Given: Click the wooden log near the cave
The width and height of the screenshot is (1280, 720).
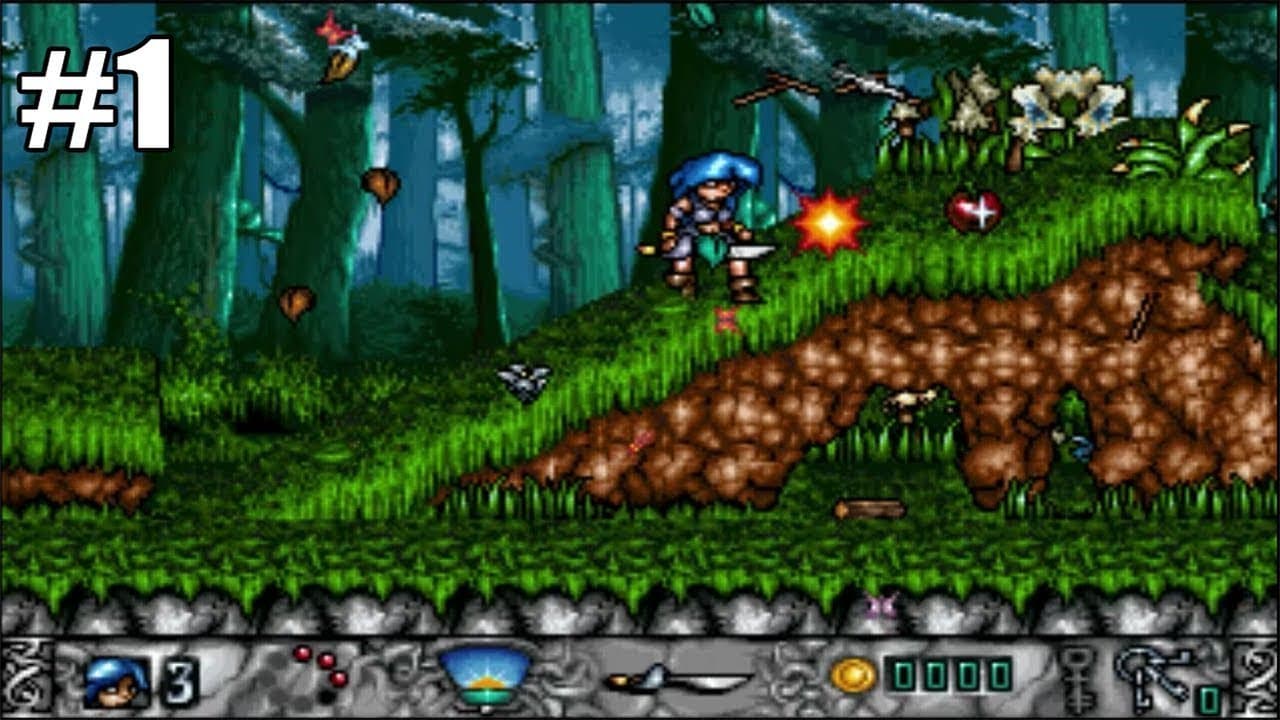Looking at the screenshot, I should [867, 508].
